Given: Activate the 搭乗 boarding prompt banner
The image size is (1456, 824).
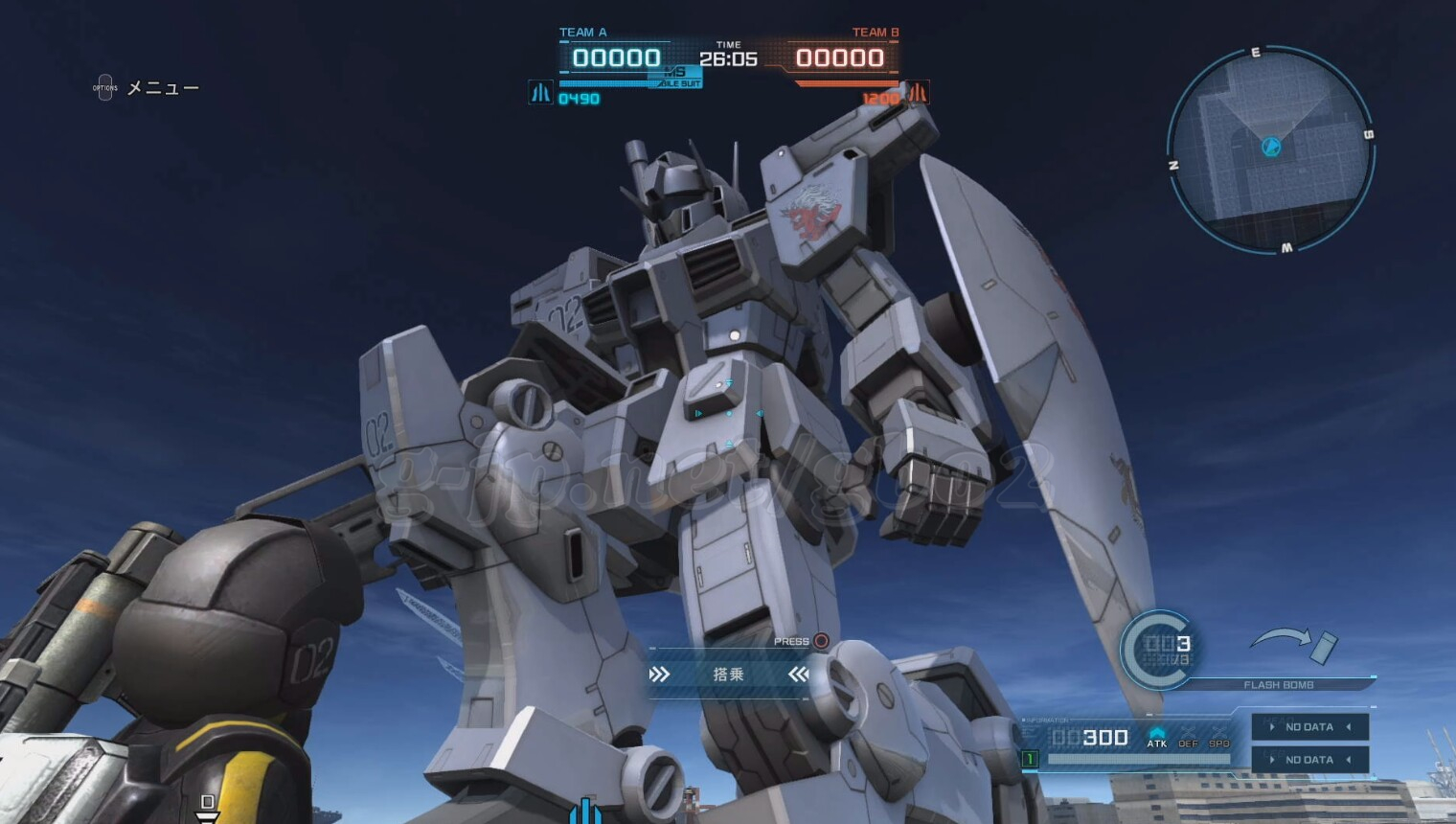Looking at the screenshot, I should point(728,675).
